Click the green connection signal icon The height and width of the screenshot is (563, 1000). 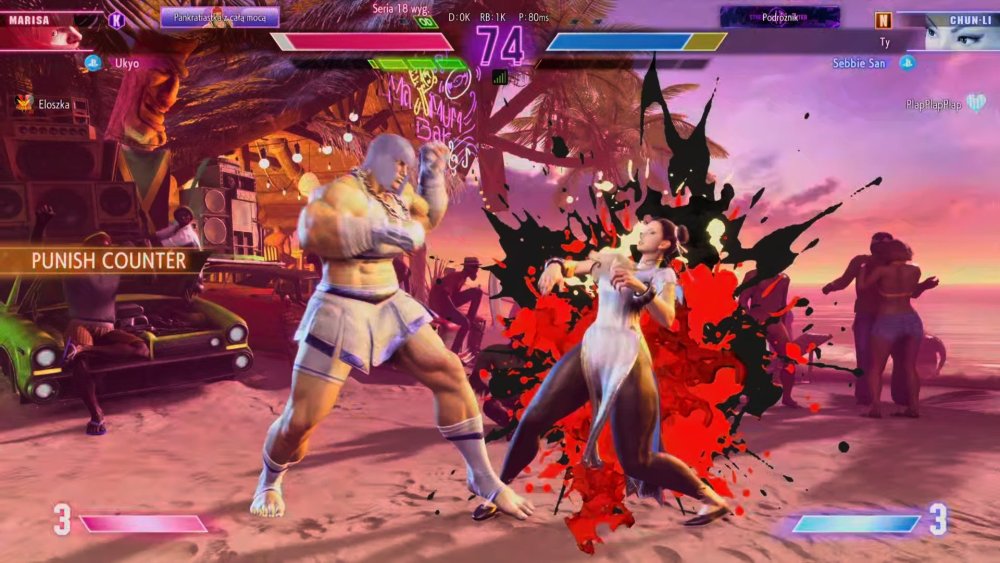coord(500,77)
